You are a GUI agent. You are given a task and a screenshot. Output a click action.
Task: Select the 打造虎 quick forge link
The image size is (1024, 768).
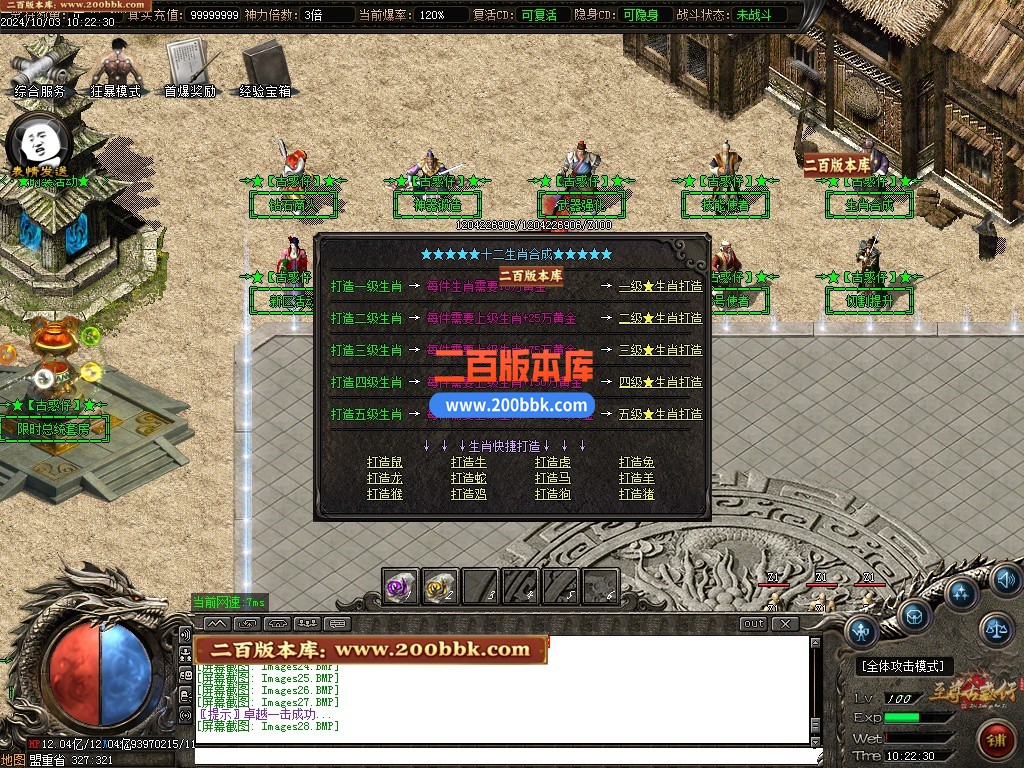pos(553,462)
